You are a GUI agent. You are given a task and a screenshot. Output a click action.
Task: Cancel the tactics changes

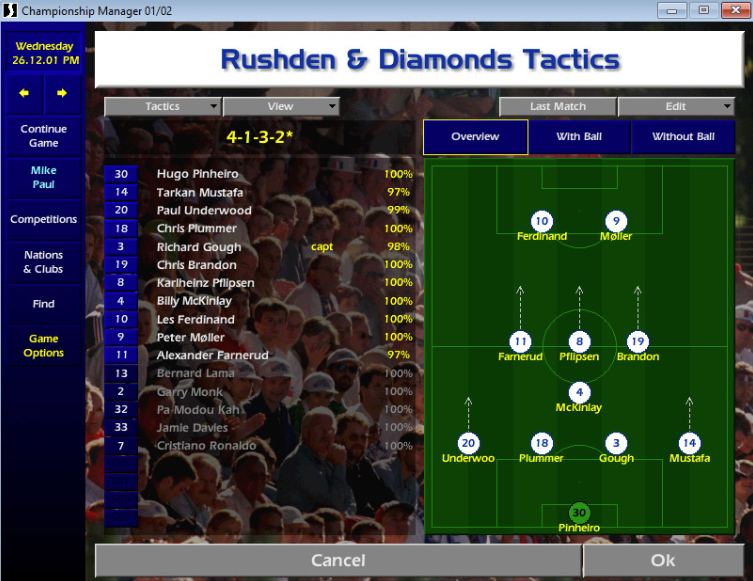[x=338, y=561]
